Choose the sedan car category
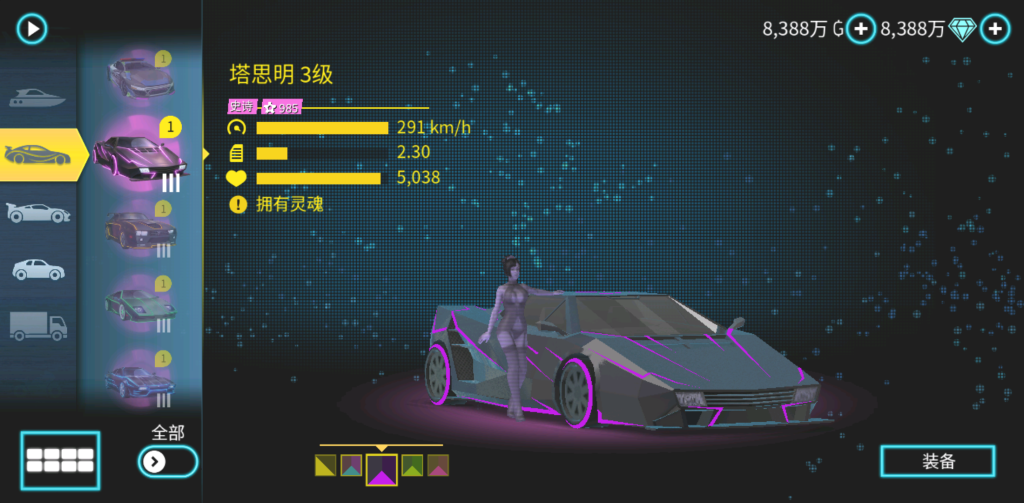The height and width of the screenshot is (503, 1024). pyautogui.click(x=38, y=269)
